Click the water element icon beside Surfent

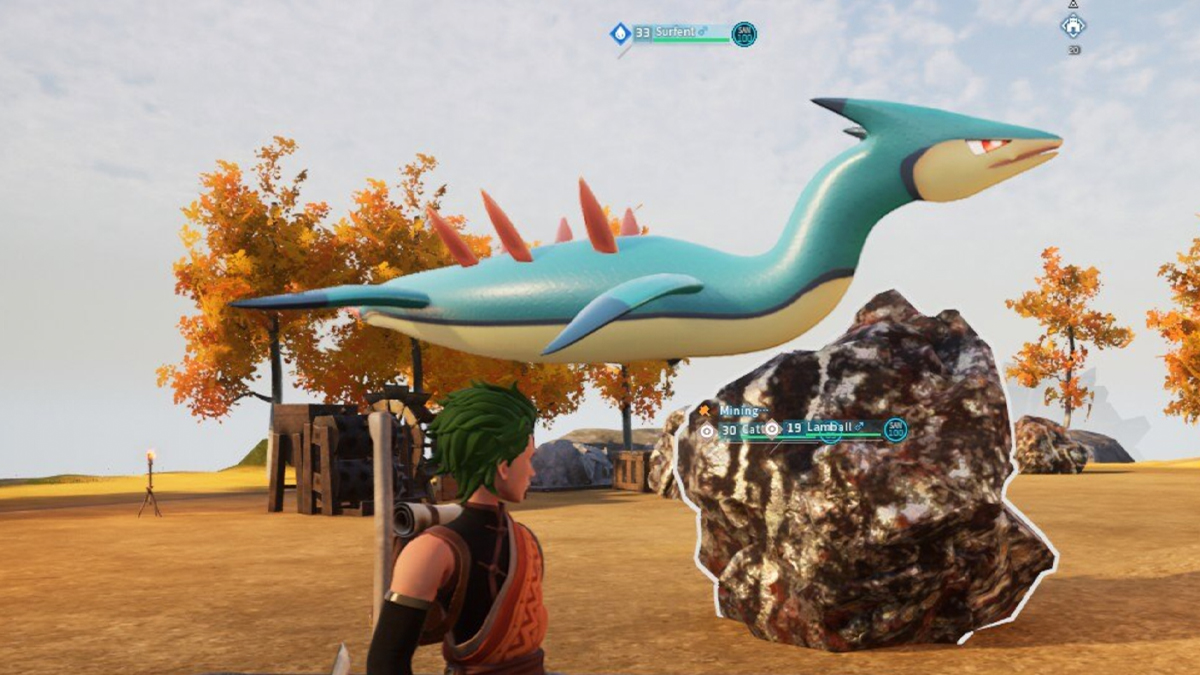[x=620, y=33]
